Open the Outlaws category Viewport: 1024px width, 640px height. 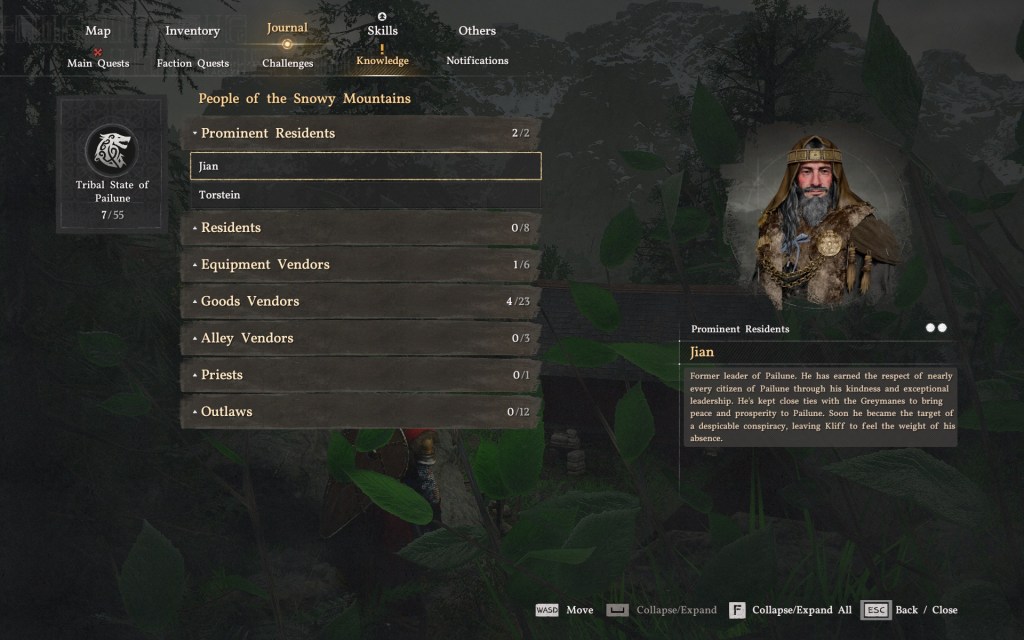pyautogui.click(x=360, y=412)
